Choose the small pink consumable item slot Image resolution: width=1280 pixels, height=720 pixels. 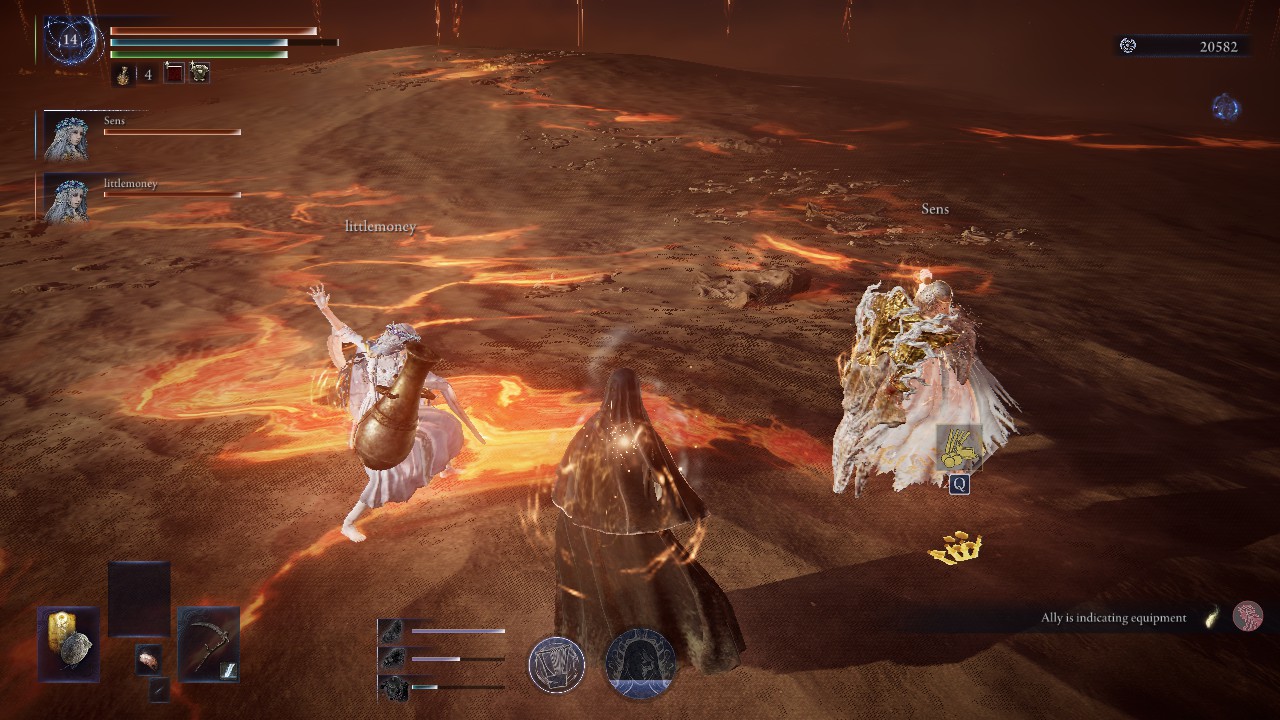tap(149, 658)
